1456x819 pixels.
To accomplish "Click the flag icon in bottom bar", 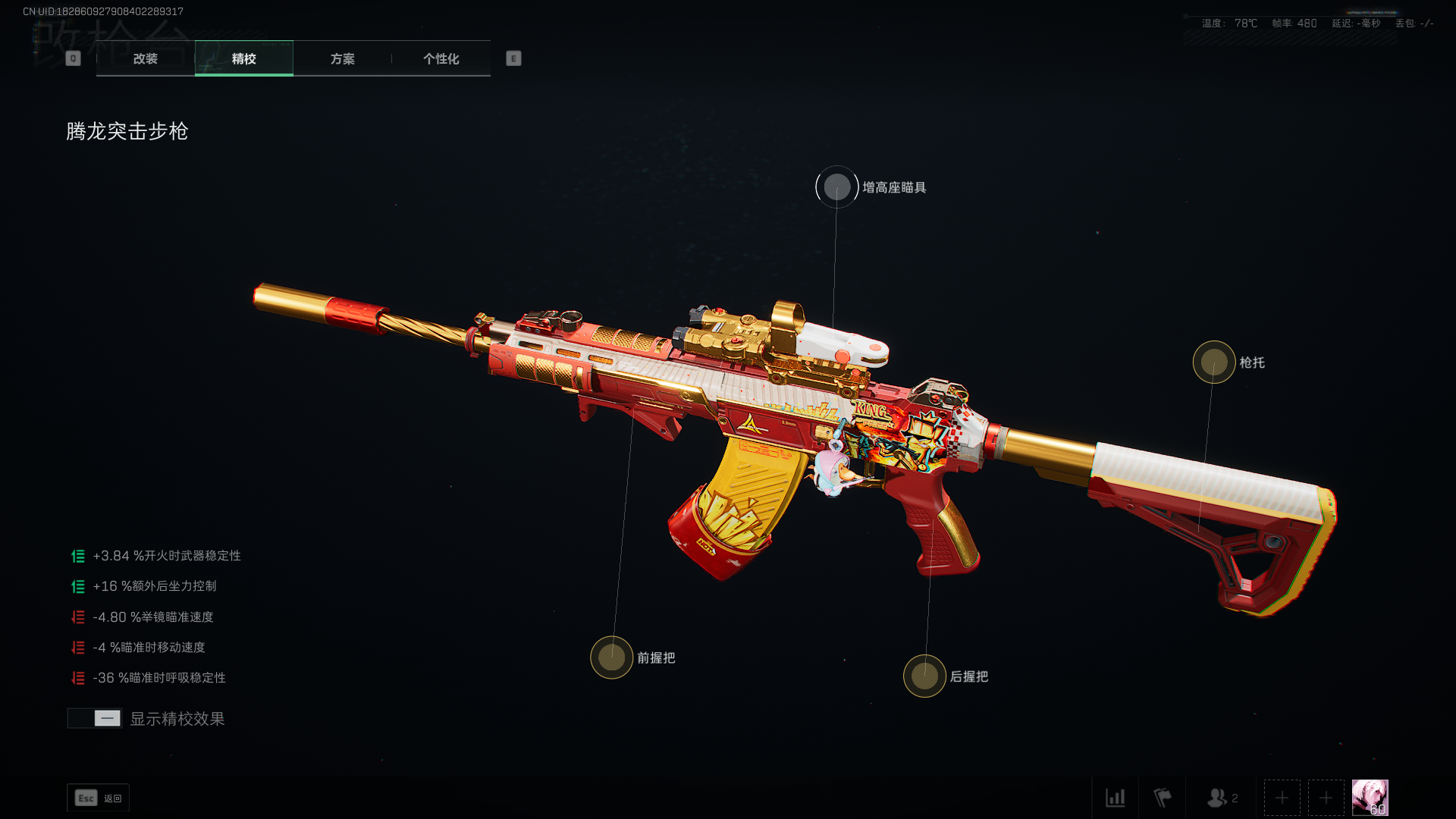I will coord(1163,798).
